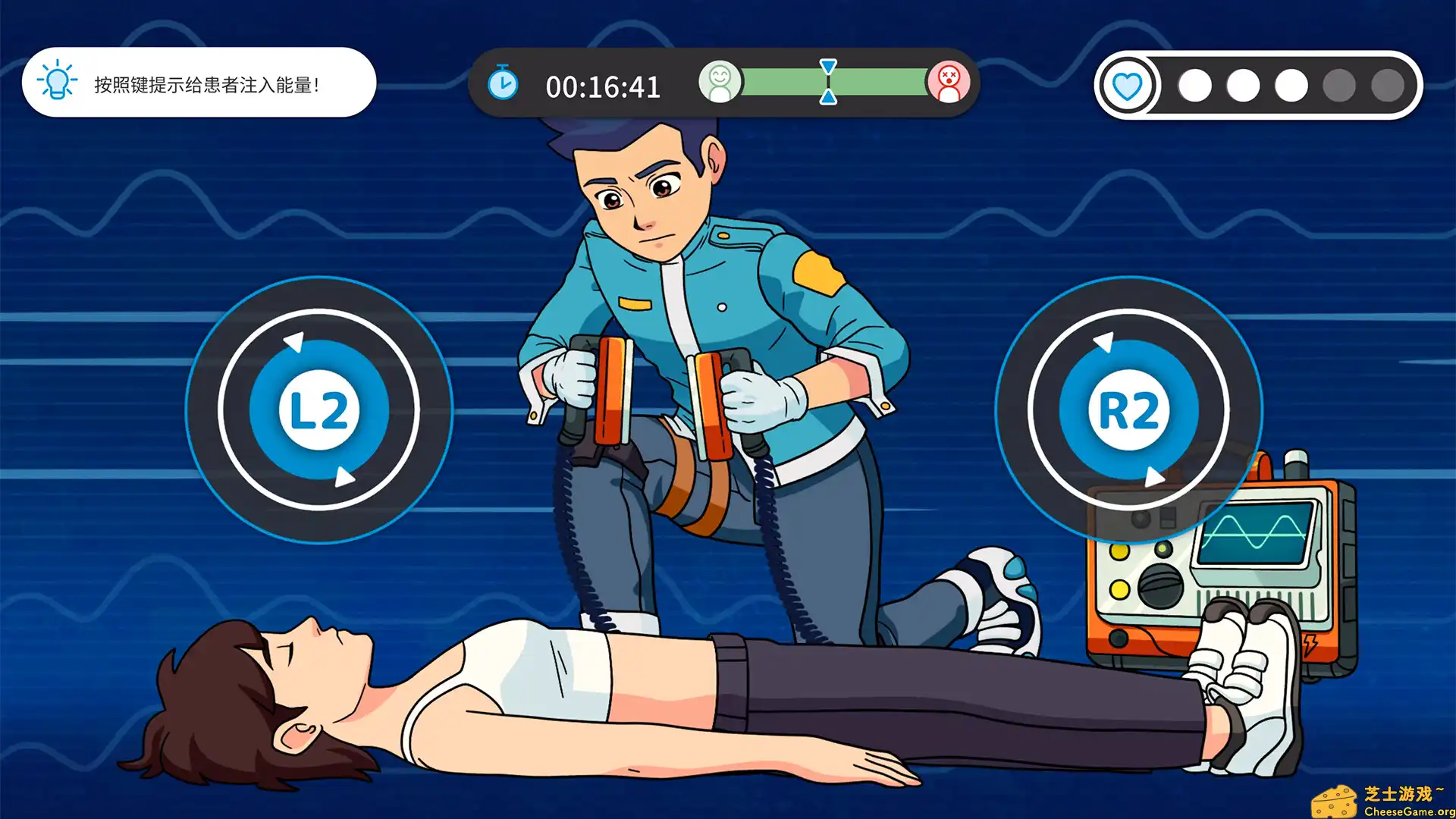This screenshot has width=1456, height=819.
Task: Click the downward arrow marker above the meter
Action: [827, 66]
